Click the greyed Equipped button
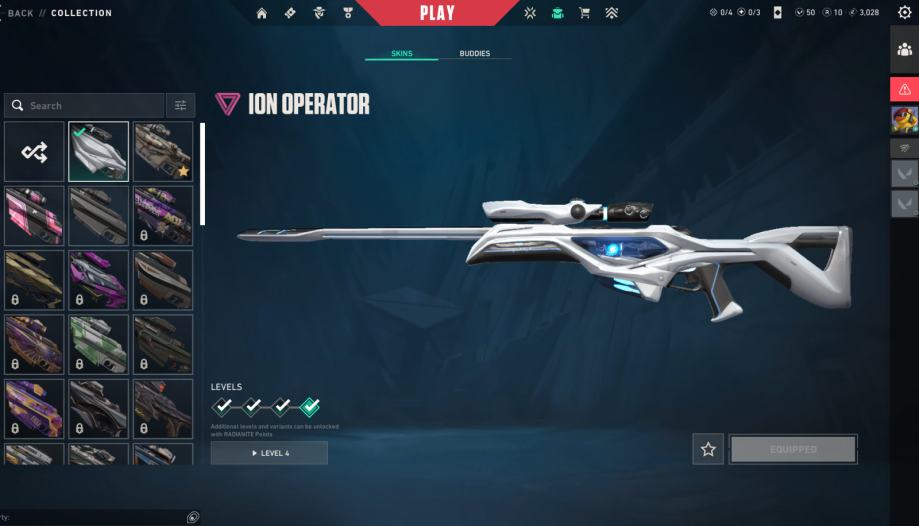Viewport: 919px width, 526px height. pyautogui.click(x=793, y=449)
